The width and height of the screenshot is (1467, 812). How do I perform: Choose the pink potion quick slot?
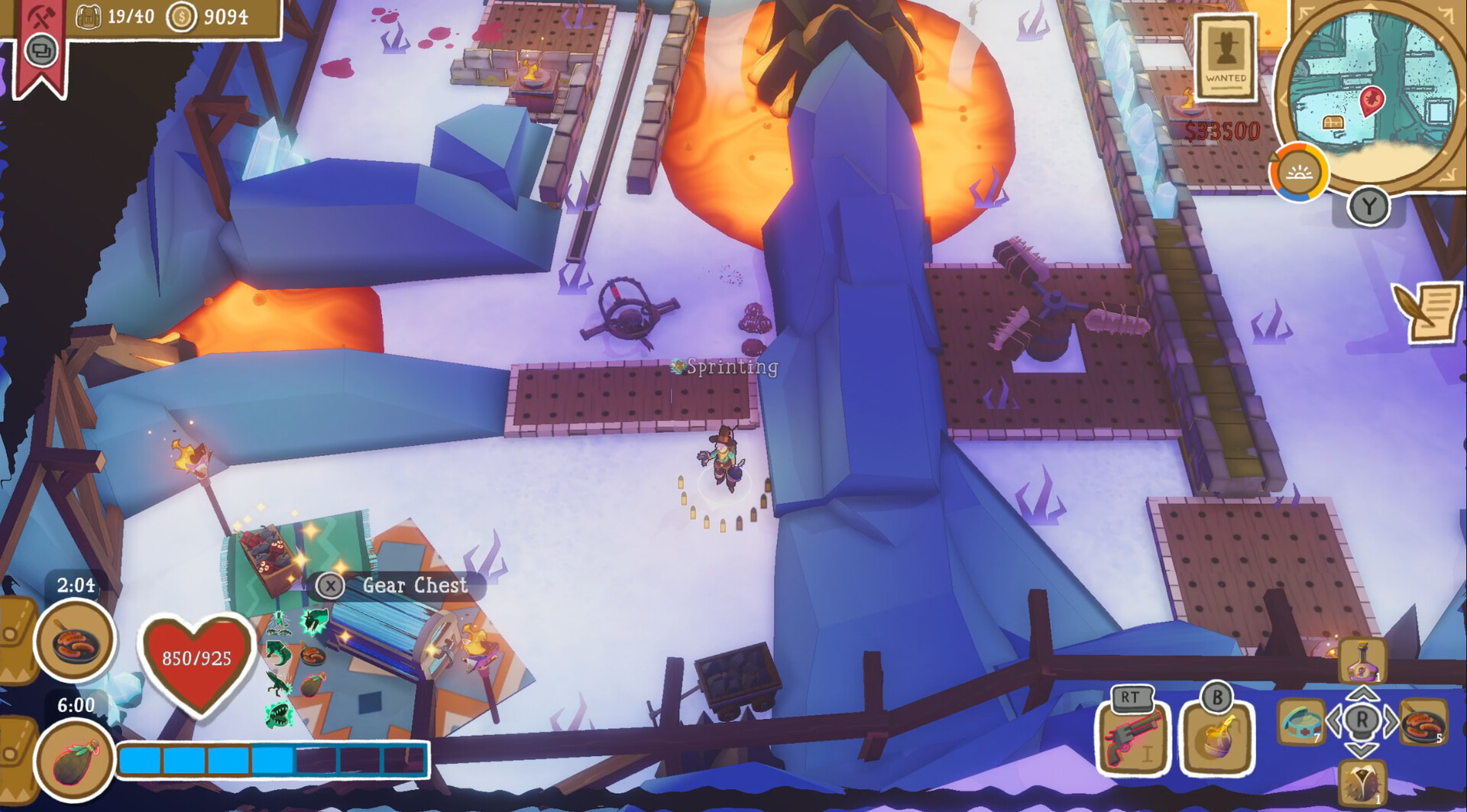pos(1362,662)
